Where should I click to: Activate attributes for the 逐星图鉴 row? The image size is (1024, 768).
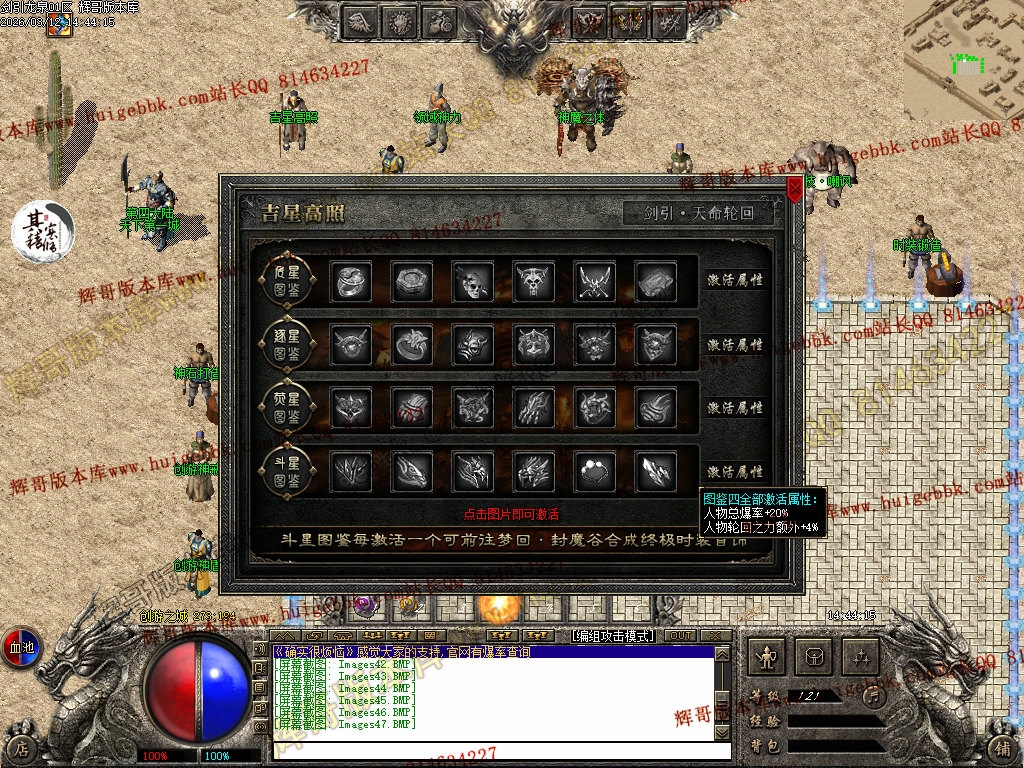click(735, 344)
